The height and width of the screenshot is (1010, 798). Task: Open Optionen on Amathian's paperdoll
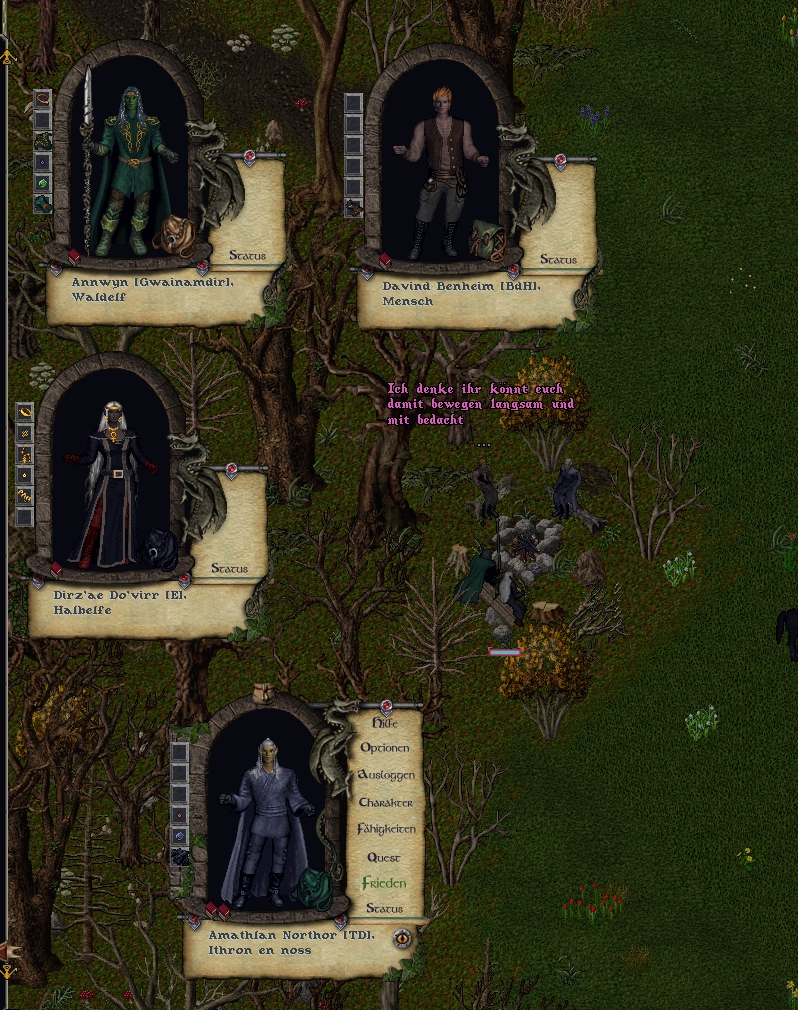click(x=385, y=748)
